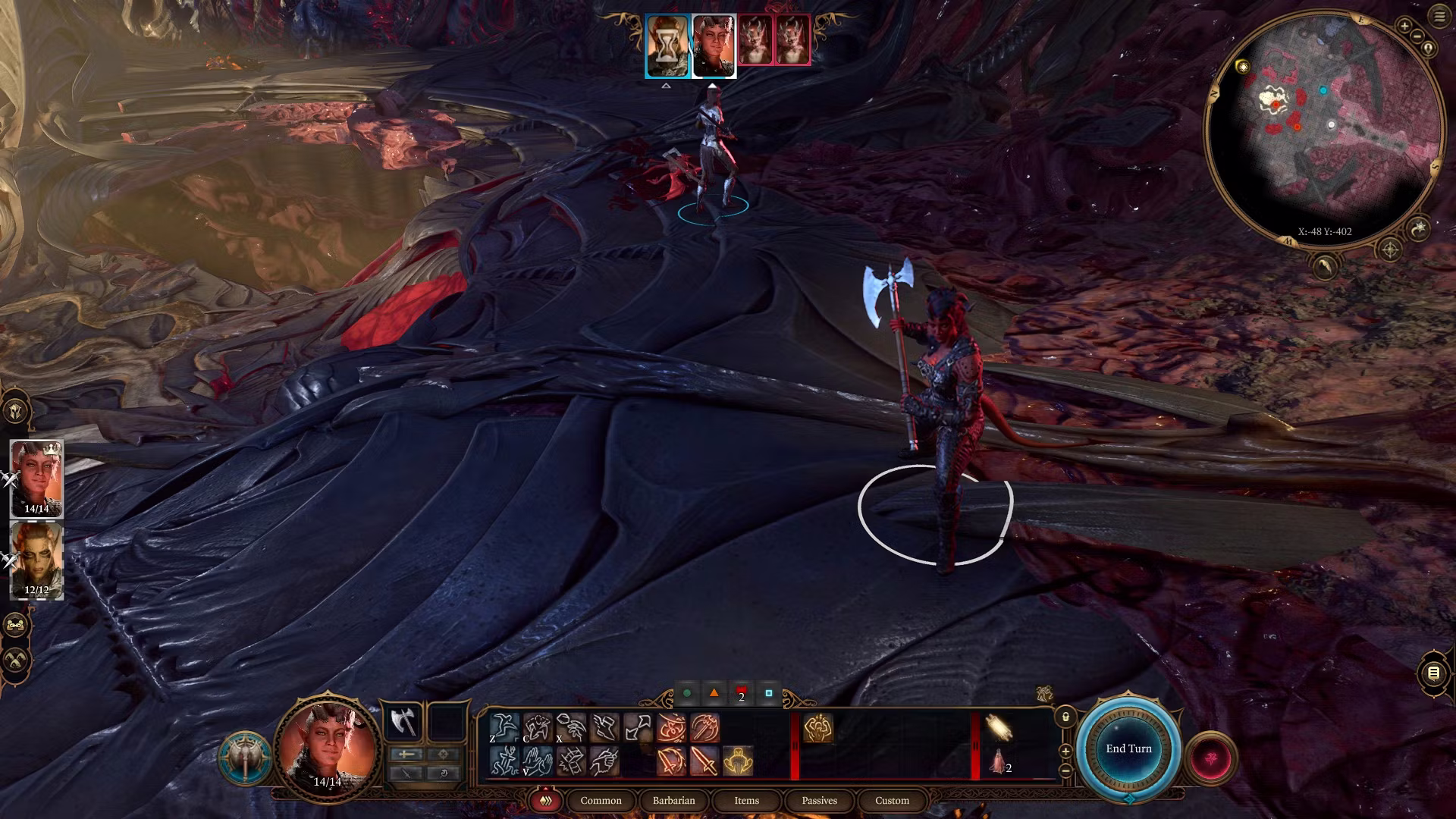The image size is (1456, 819).
Task: Toggle the hotbar lock button
Action: (x=1065, y=717)
